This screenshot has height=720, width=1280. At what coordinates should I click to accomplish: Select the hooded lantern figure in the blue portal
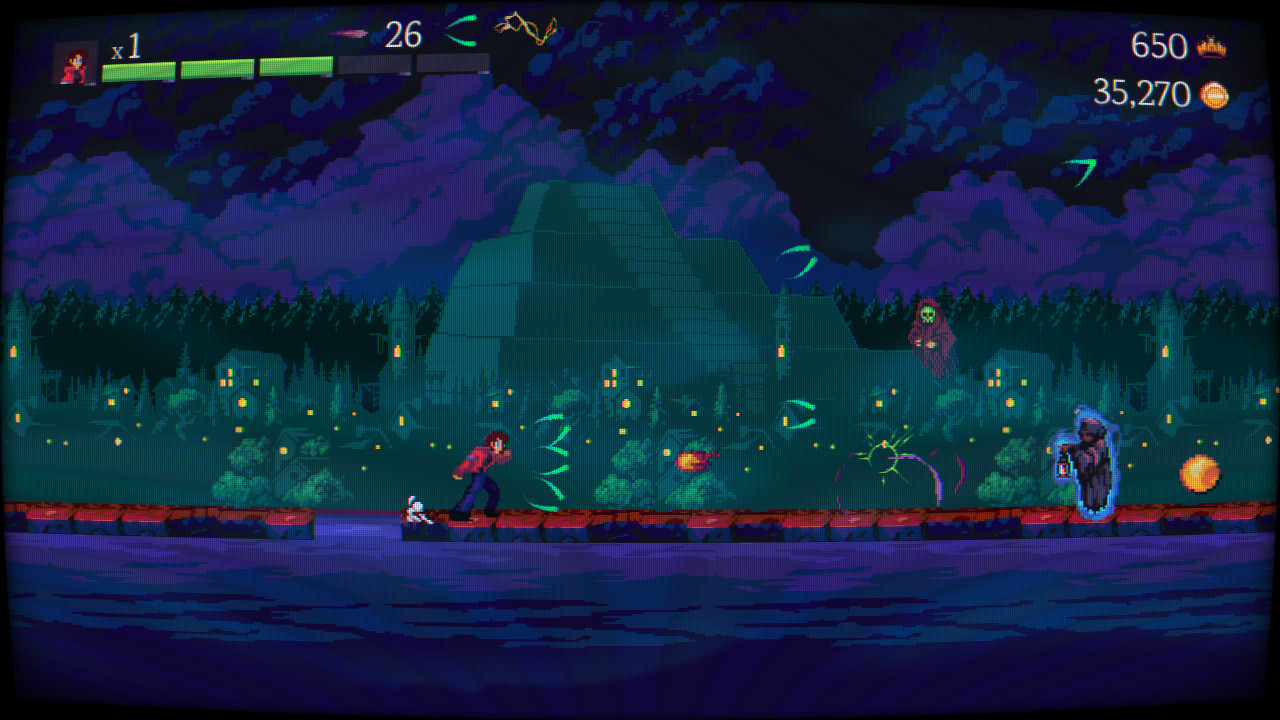tap(1087, 460)
